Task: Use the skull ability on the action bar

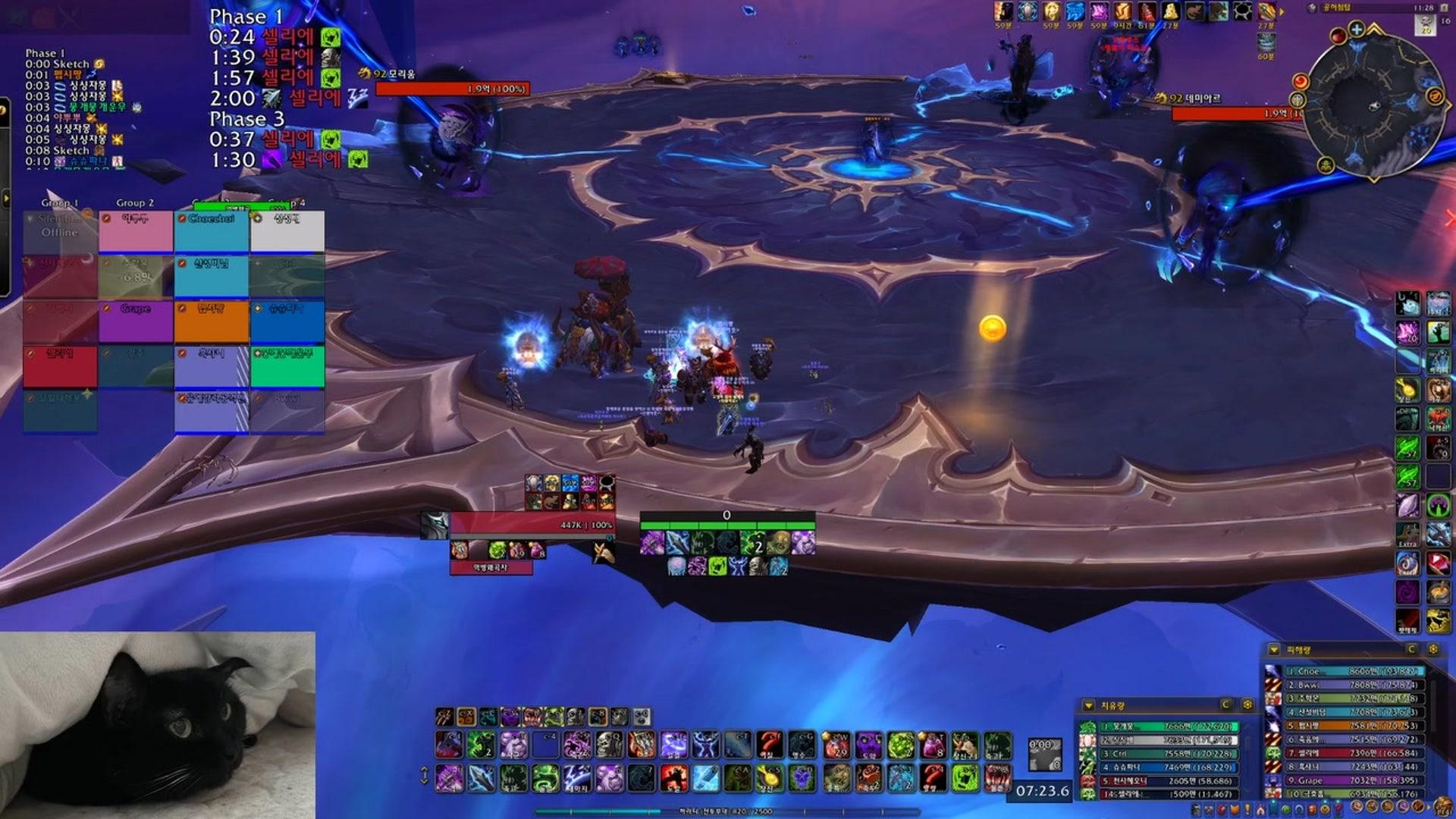Action: pos(609,745)
